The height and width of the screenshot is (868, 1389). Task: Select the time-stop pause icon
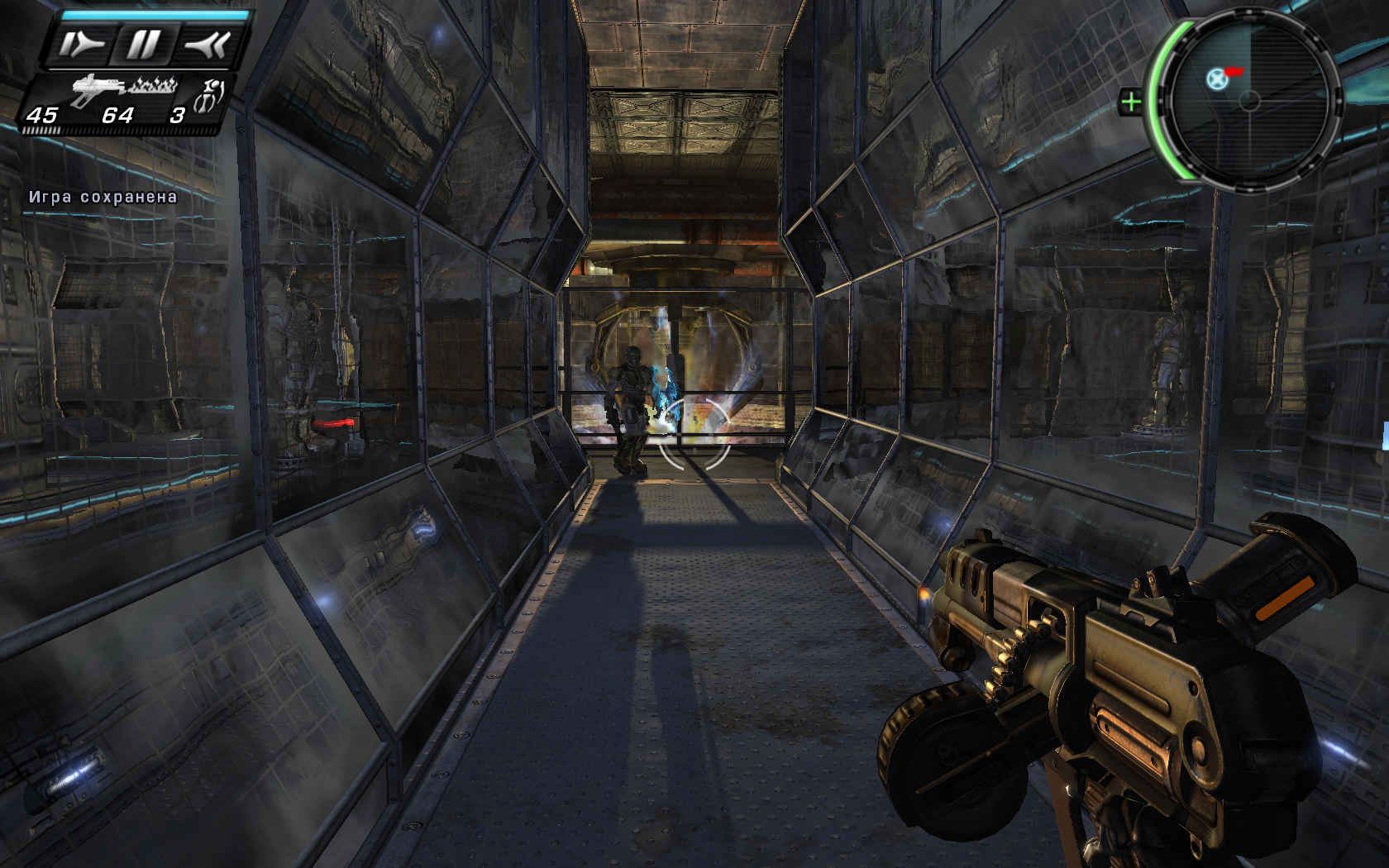click(x=143, y=45)
